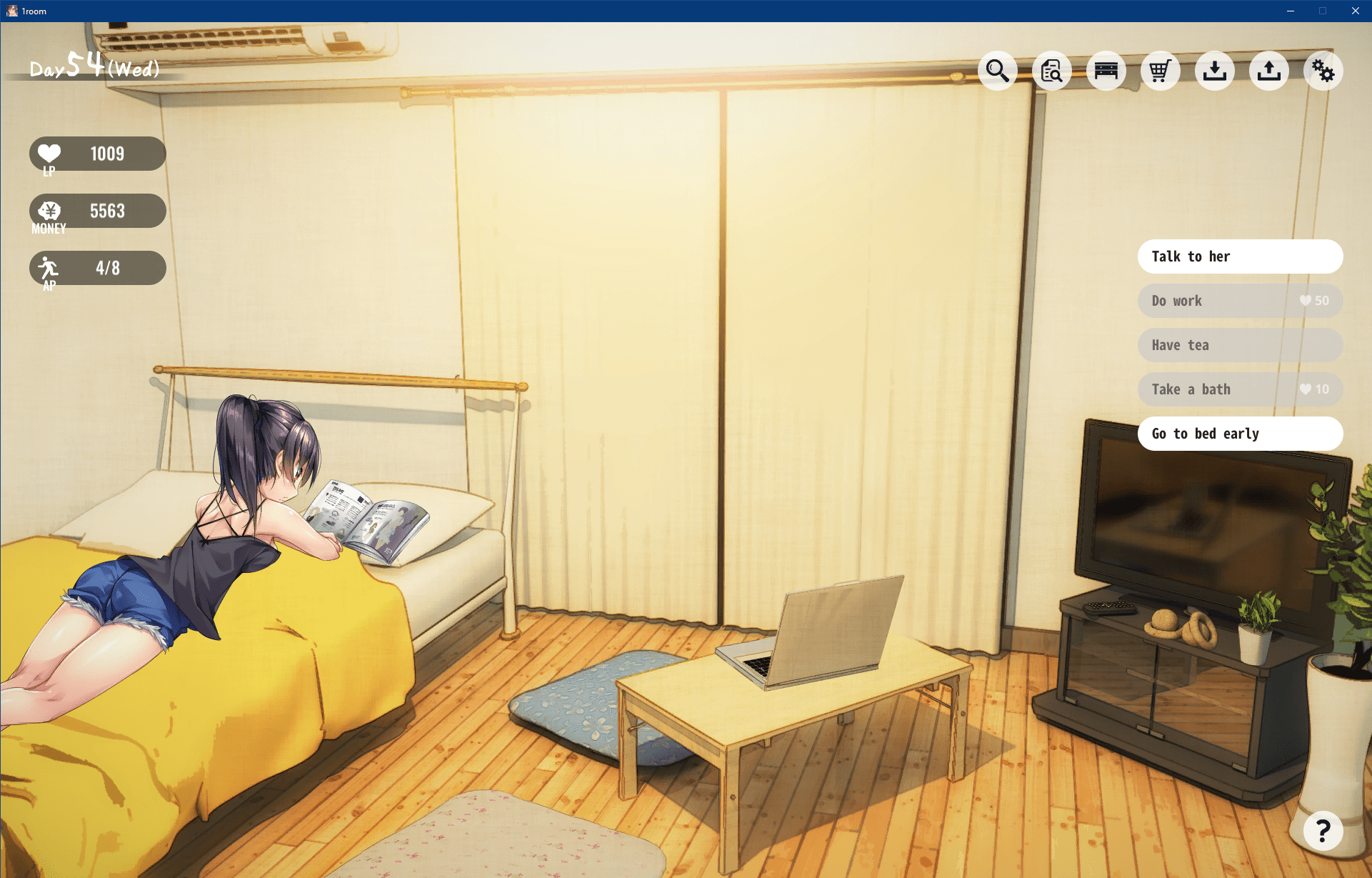Click the LP heart stat badge
Screen dimensions: 1372x878
(97, 154)
